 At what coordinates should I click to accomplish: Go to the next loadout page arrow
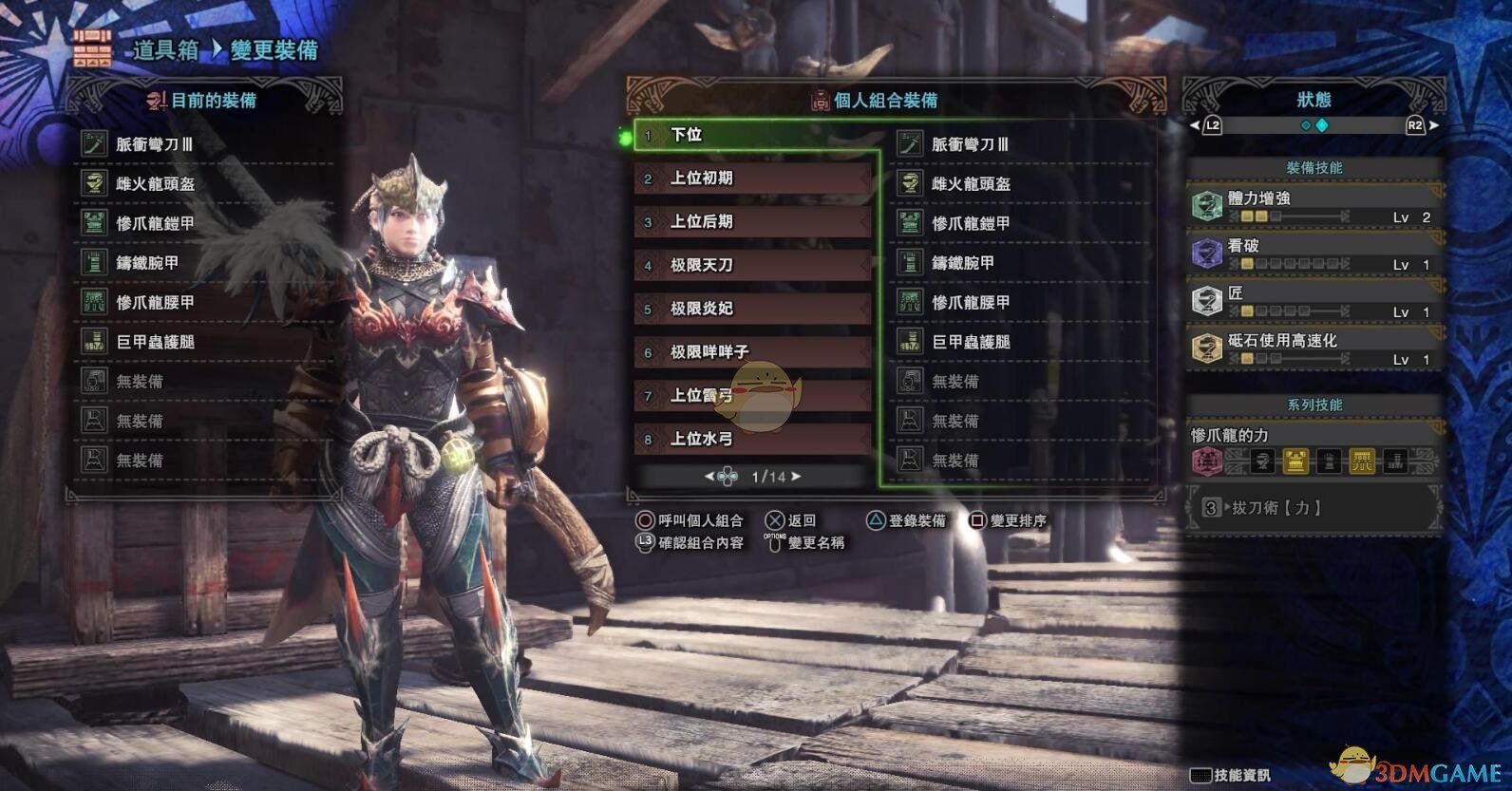796,477
